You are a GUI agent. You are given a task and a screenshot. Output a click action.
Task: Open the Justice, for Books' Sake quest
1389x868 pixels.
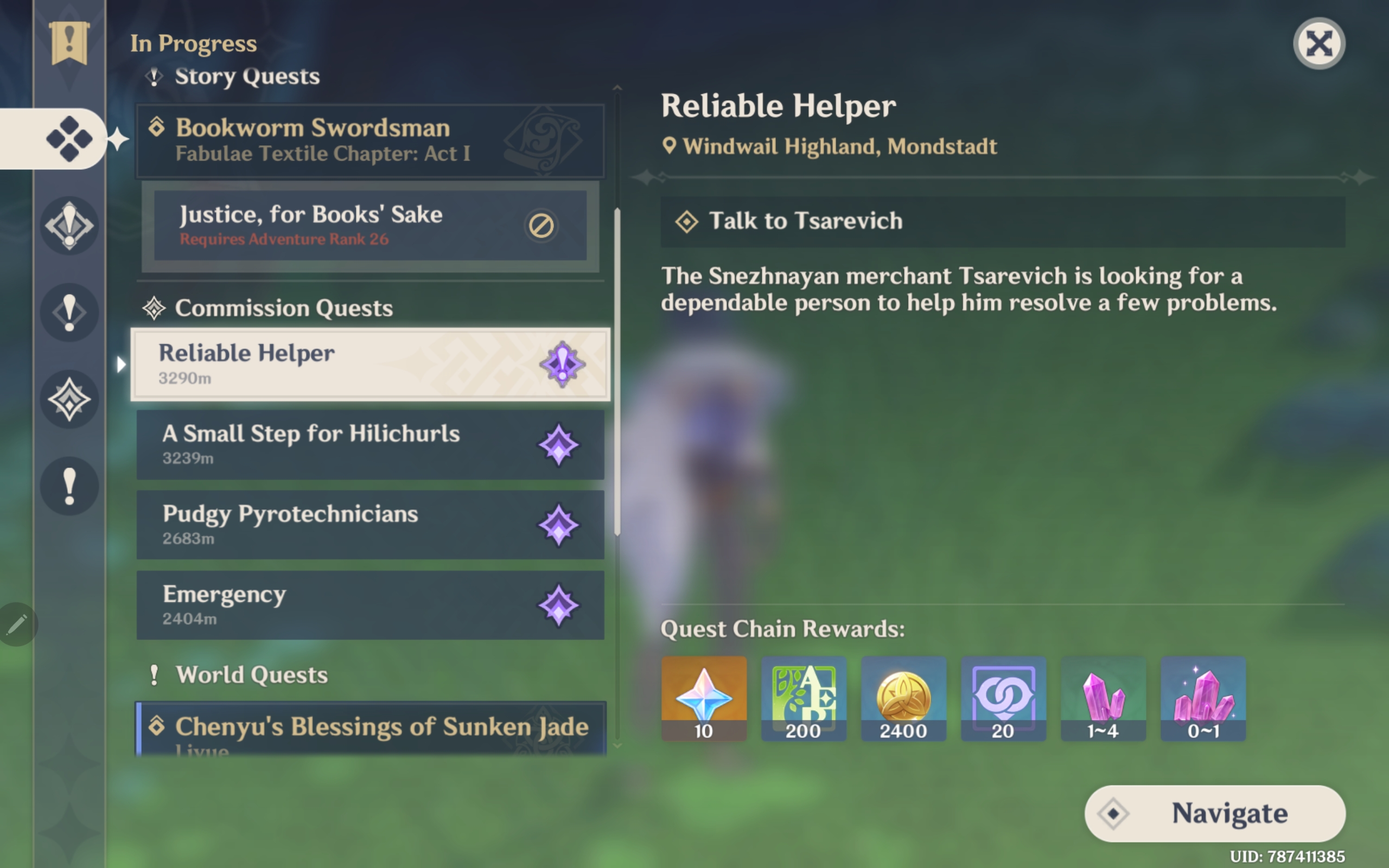coord(369,226)
